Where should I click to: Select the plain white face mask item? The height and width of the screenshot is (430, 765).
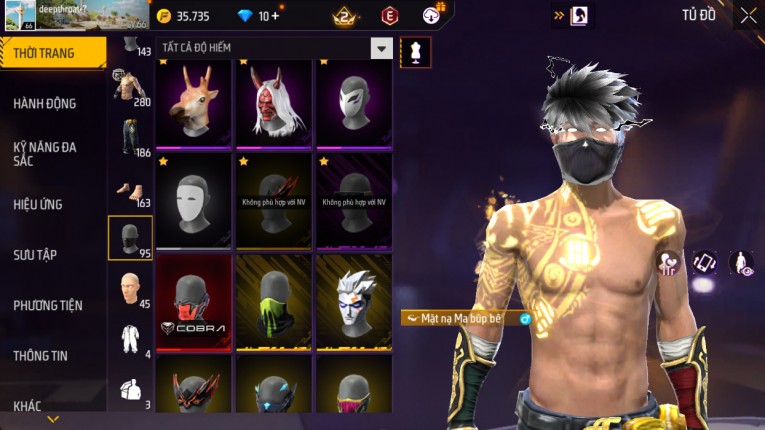click(194, 203)
